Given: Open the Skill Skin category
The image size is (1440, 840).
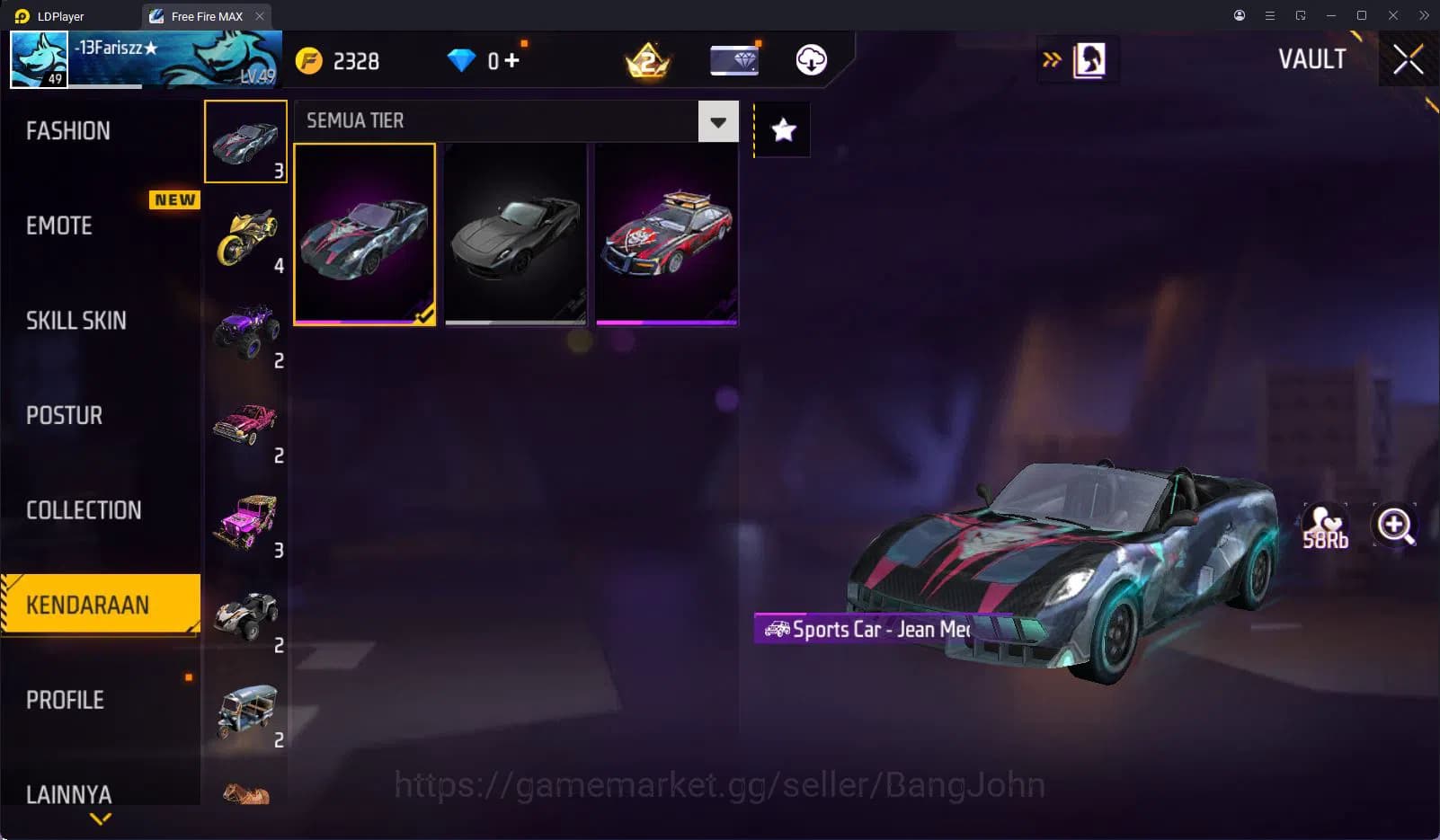Looking at the screenshot, I should click(76, 321).
